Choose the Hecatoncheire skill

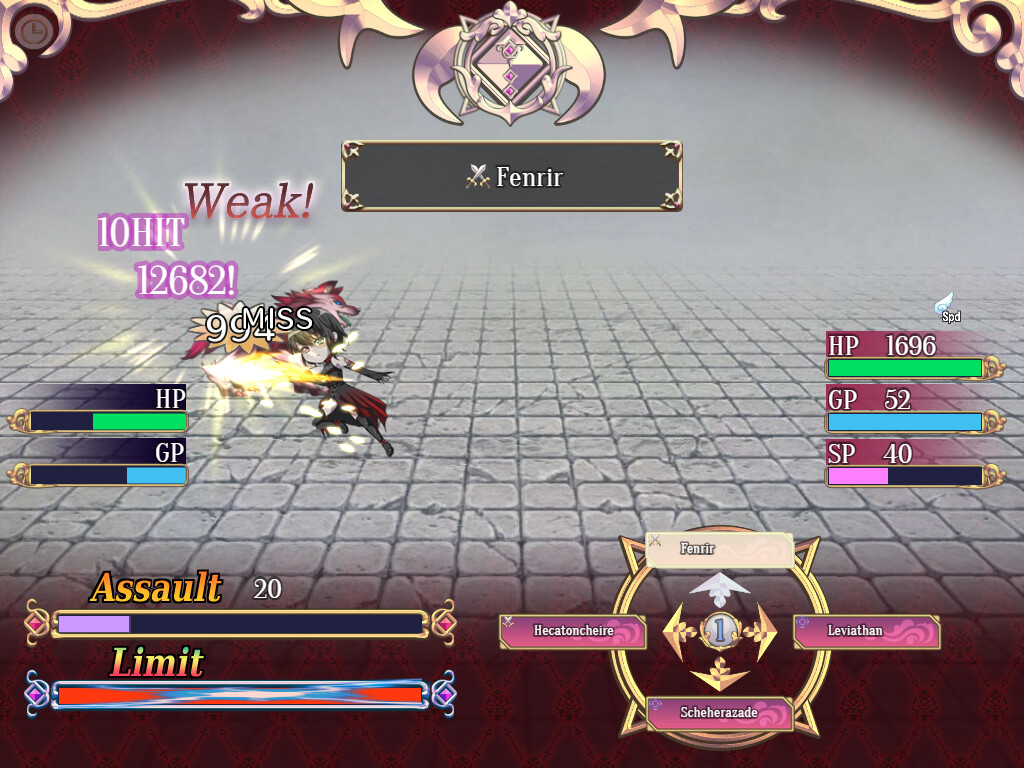(x=572, y=631)
